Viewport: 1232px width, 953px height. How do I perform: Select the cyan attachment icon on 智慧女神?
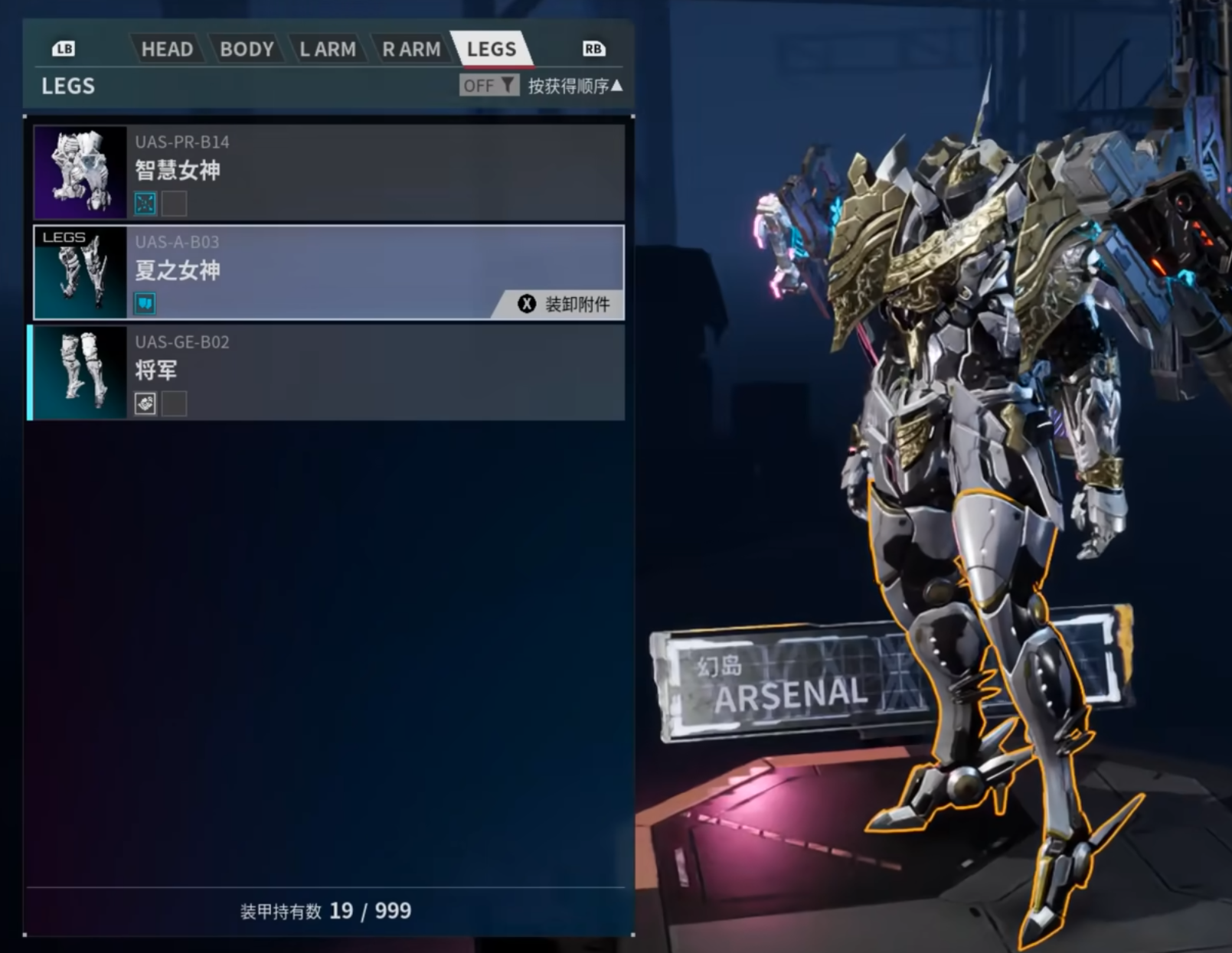coord(145,204)
